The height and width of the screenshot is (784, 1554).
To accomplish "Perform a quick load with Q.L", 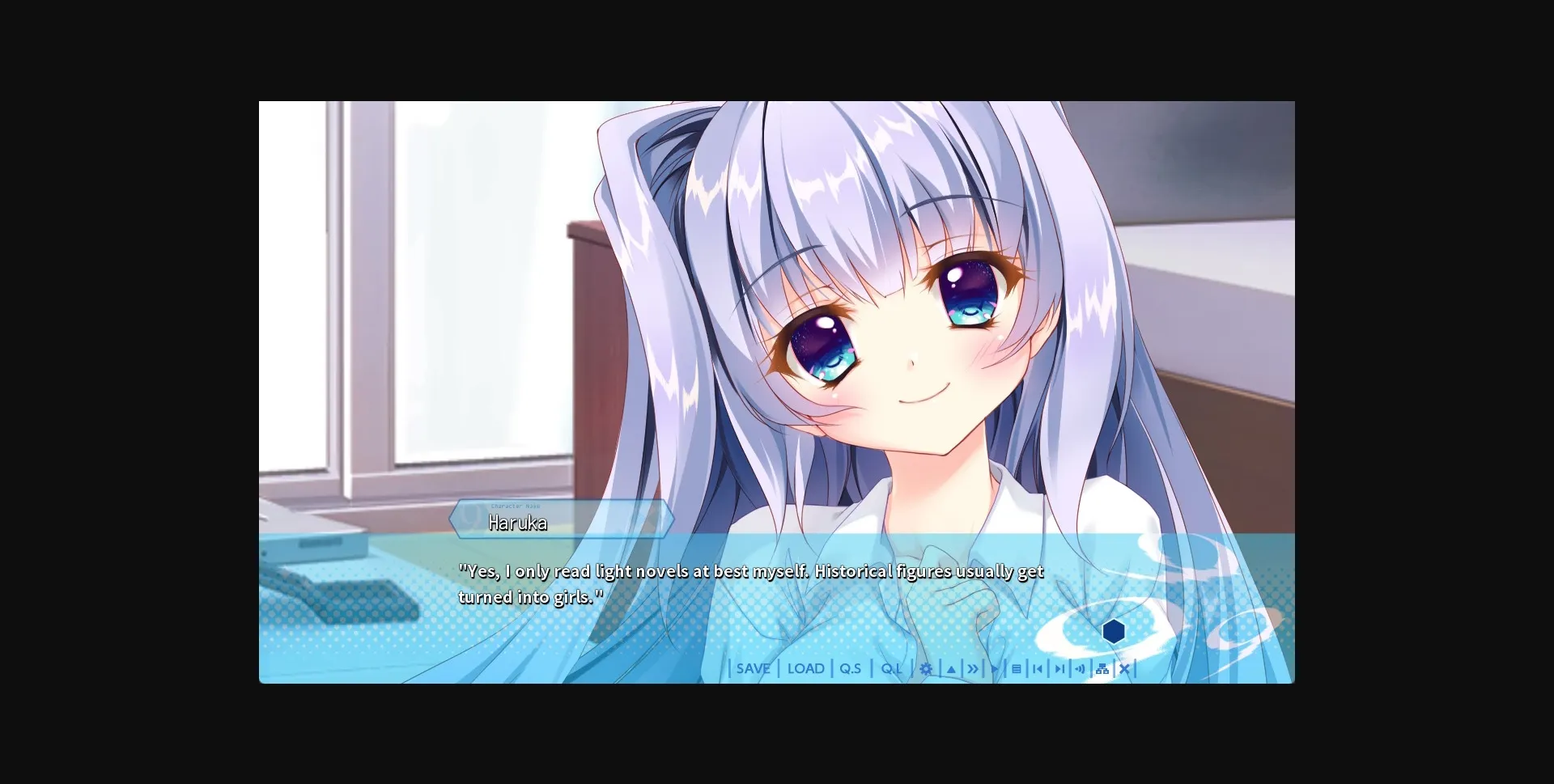I will tap(890, 668).
